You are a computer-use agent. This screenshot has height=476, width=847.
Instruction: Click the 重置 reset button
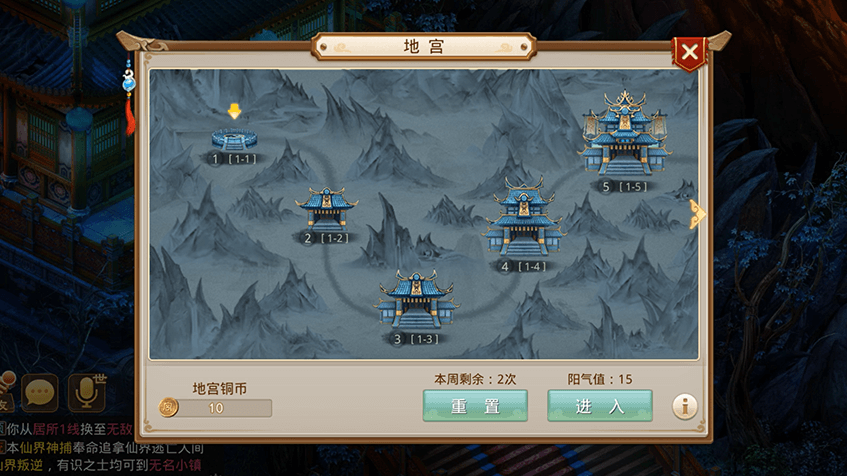pyautogui.click(x=475, y=405)
